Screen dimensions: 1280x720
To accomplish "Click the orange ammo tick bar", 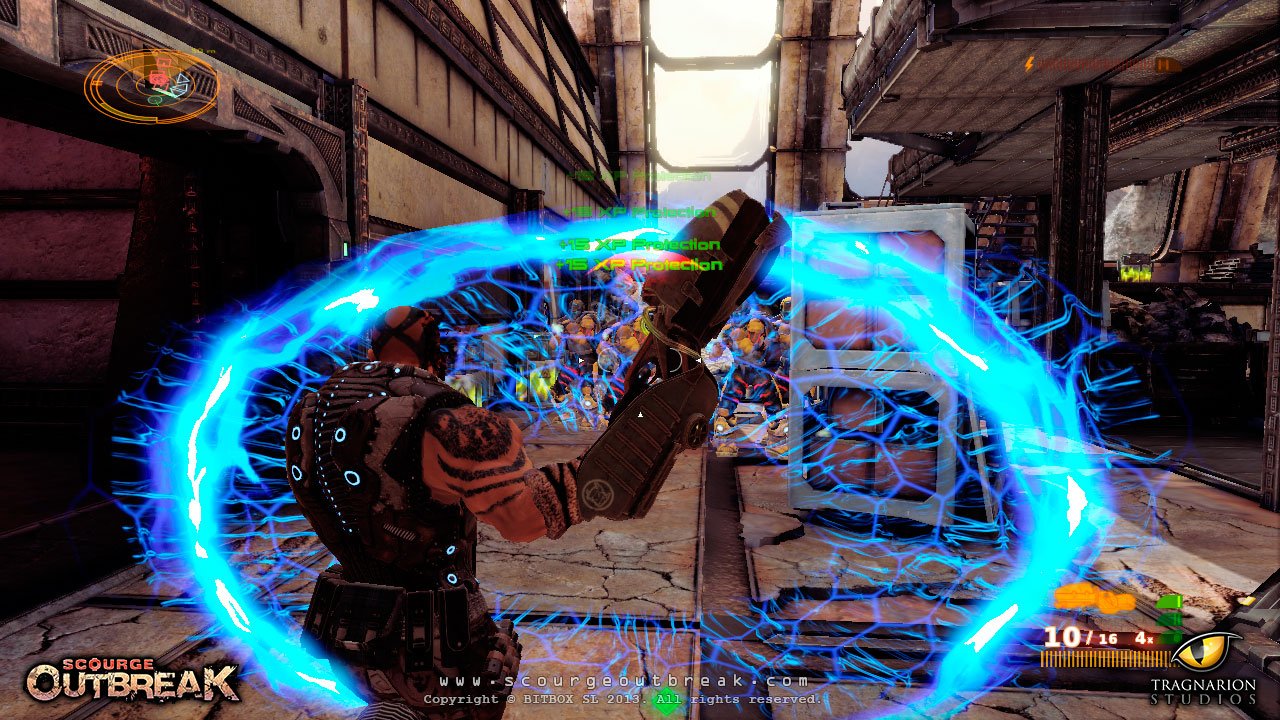I will coord(1105,657).
